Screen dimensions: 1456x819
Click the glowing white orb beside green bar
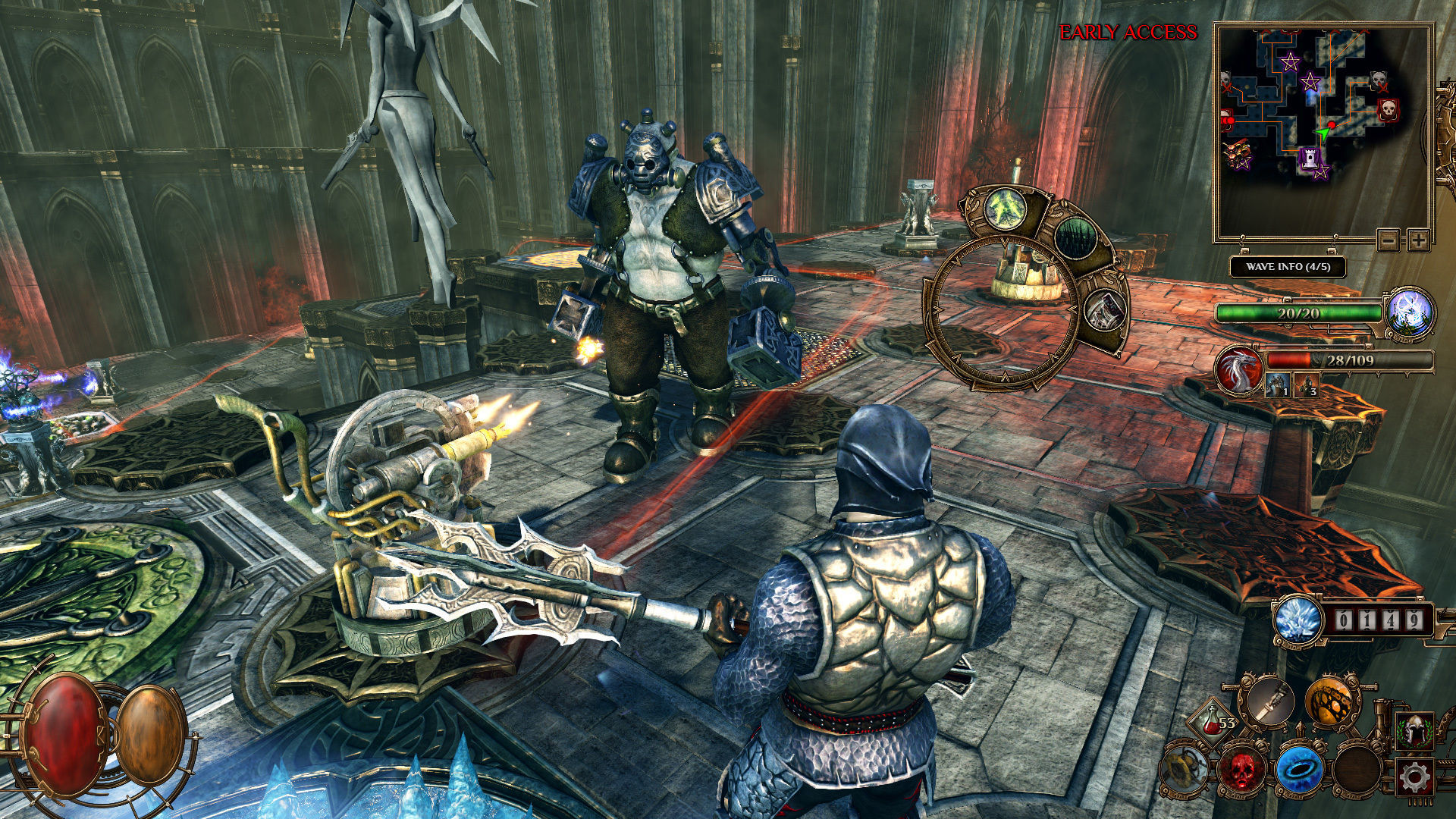click(1409, 312)
